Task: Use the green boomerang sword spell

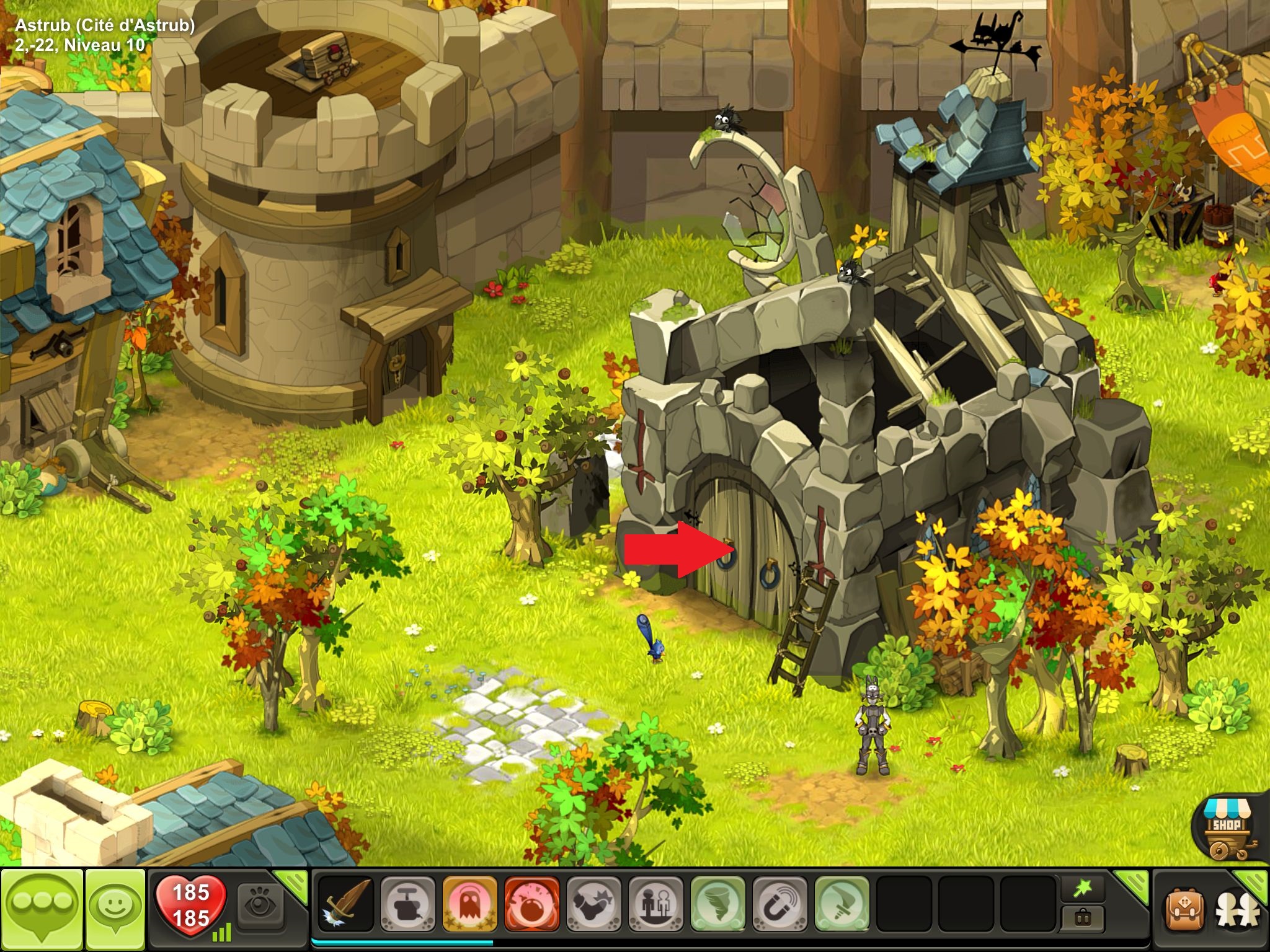Action: [841, 904]
